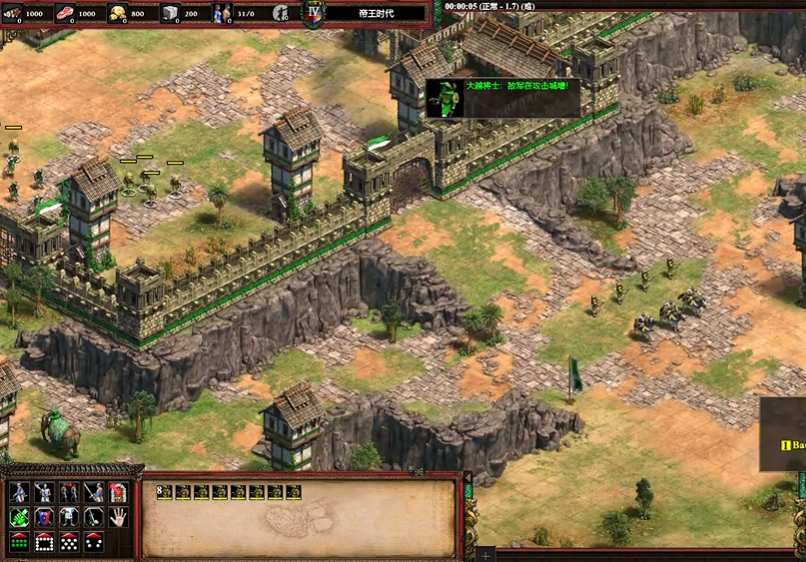Screen dimensions: 806x562
Task: Pick the flank formation
Action: pyautogui.click(x=93, y=542)
